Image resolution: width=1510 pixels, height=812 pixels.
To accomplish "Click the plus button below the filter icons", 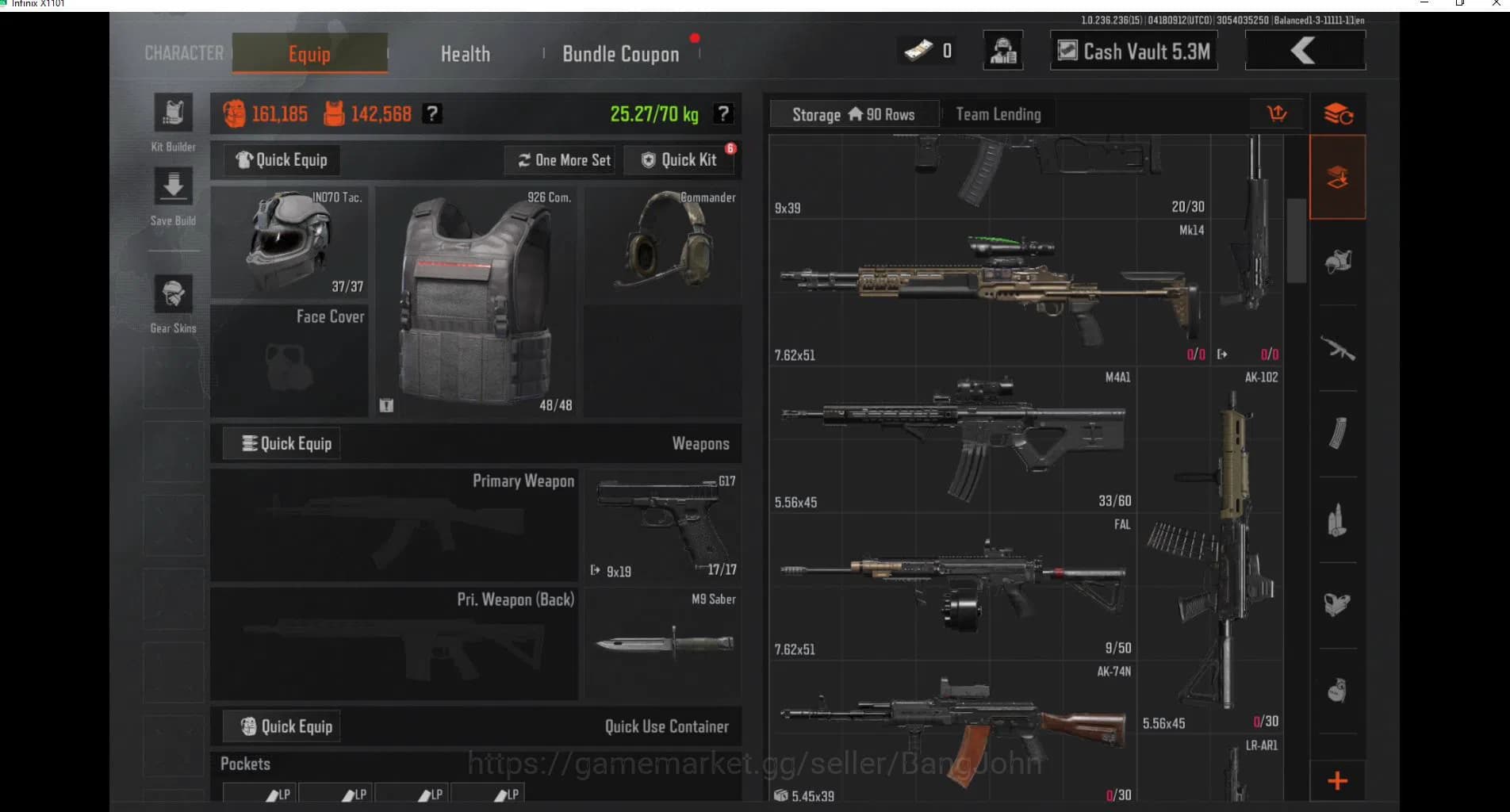I will tap(1339, 781).
